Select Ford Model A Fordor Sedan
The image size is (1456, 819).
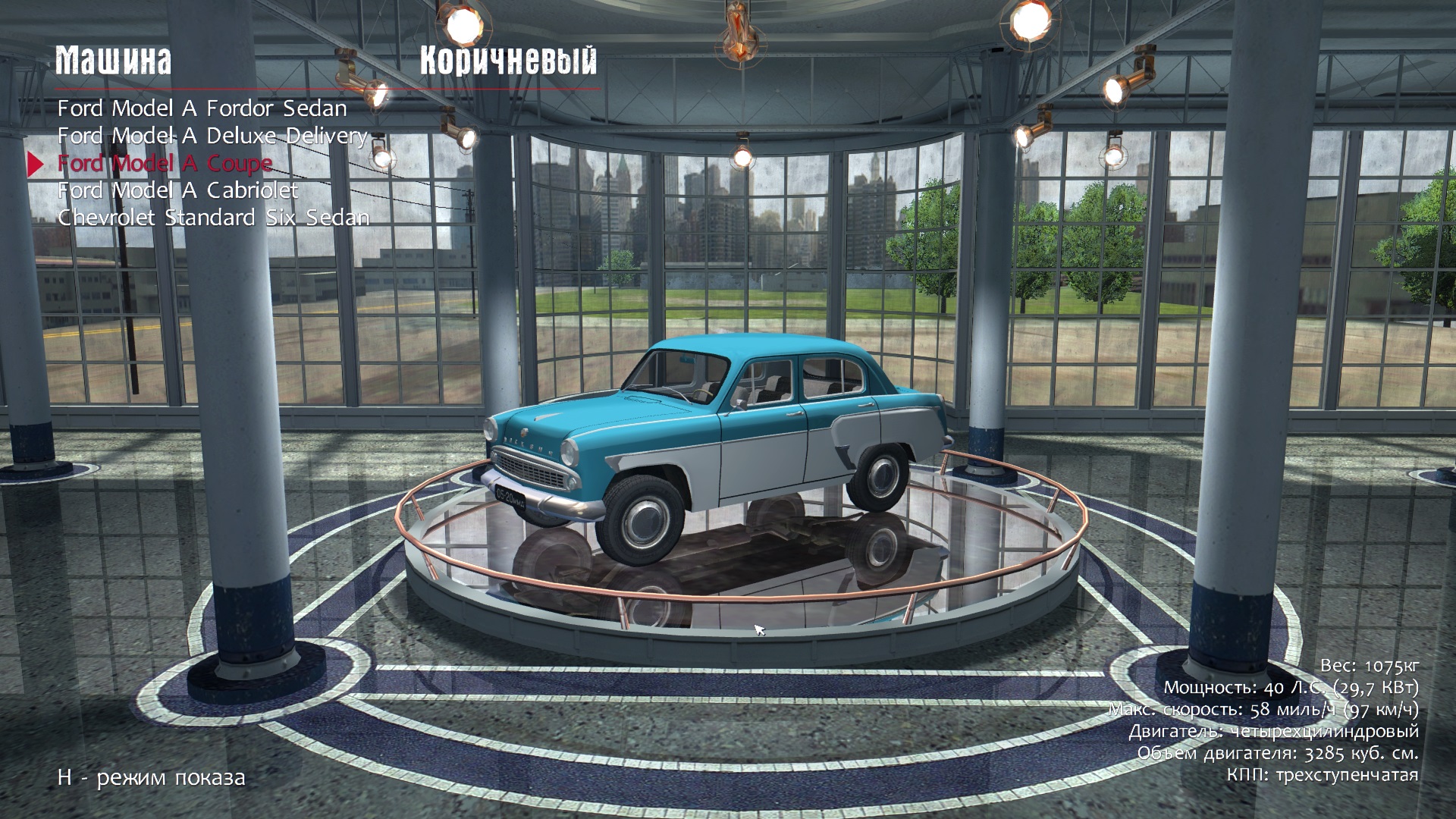(x=202, y=108)
